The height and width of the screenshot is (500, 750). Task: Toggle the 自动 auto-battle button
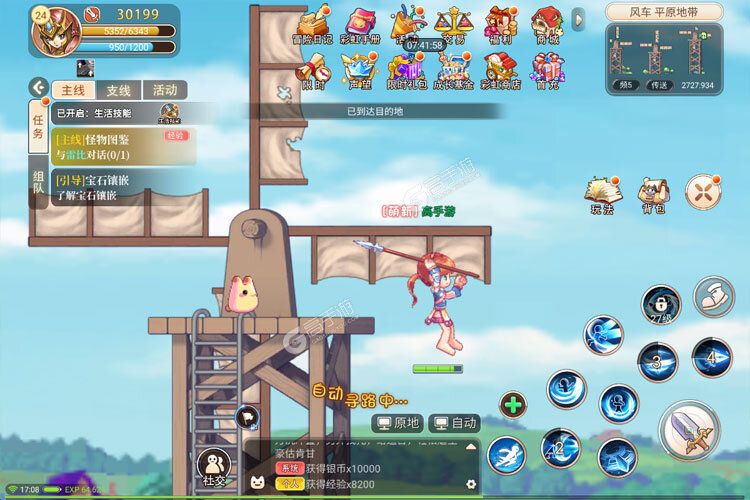tap(453, 423)
